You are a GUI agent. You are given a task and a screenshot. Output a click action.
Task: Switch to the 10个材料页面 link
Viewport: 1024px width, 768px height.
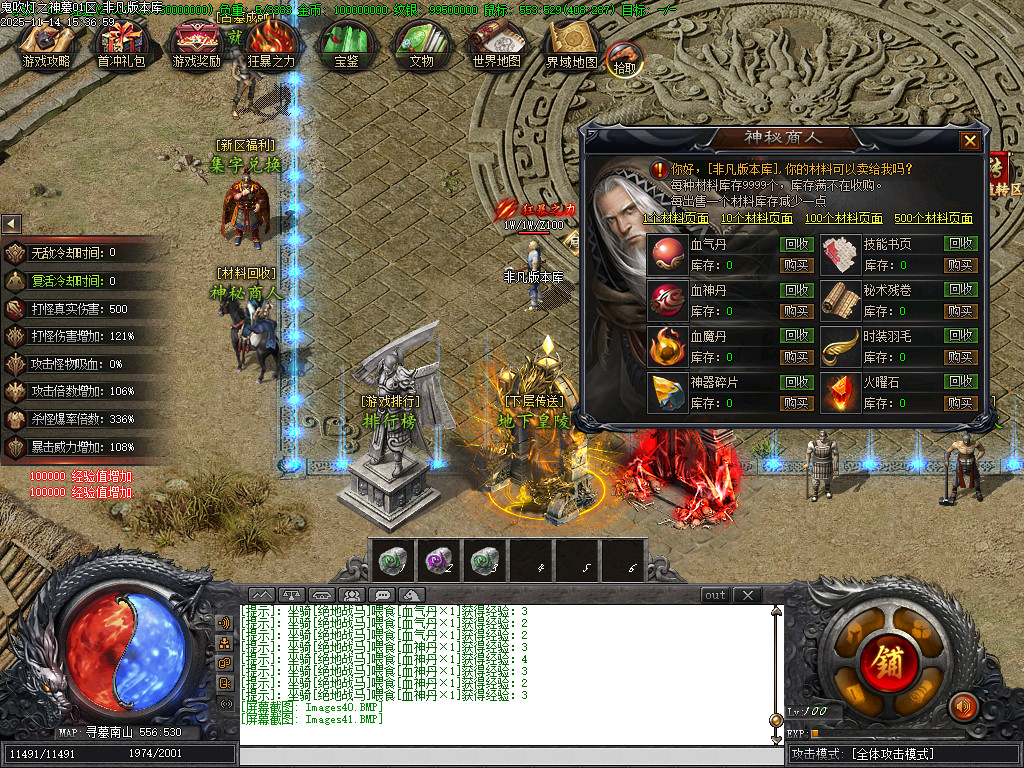[756, 218]
